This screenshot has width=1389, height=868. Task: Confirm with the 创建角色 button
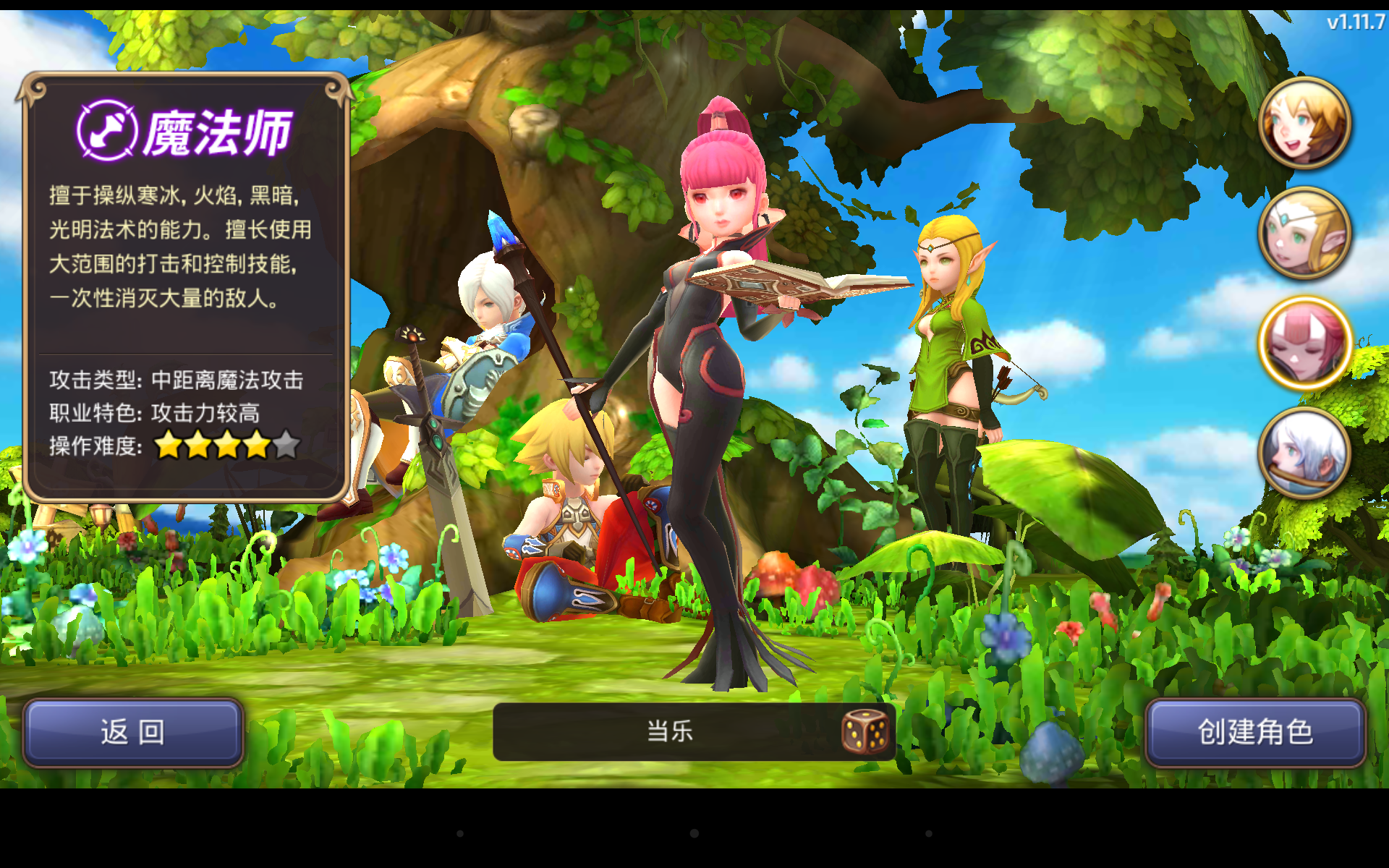pos(1255,732)
